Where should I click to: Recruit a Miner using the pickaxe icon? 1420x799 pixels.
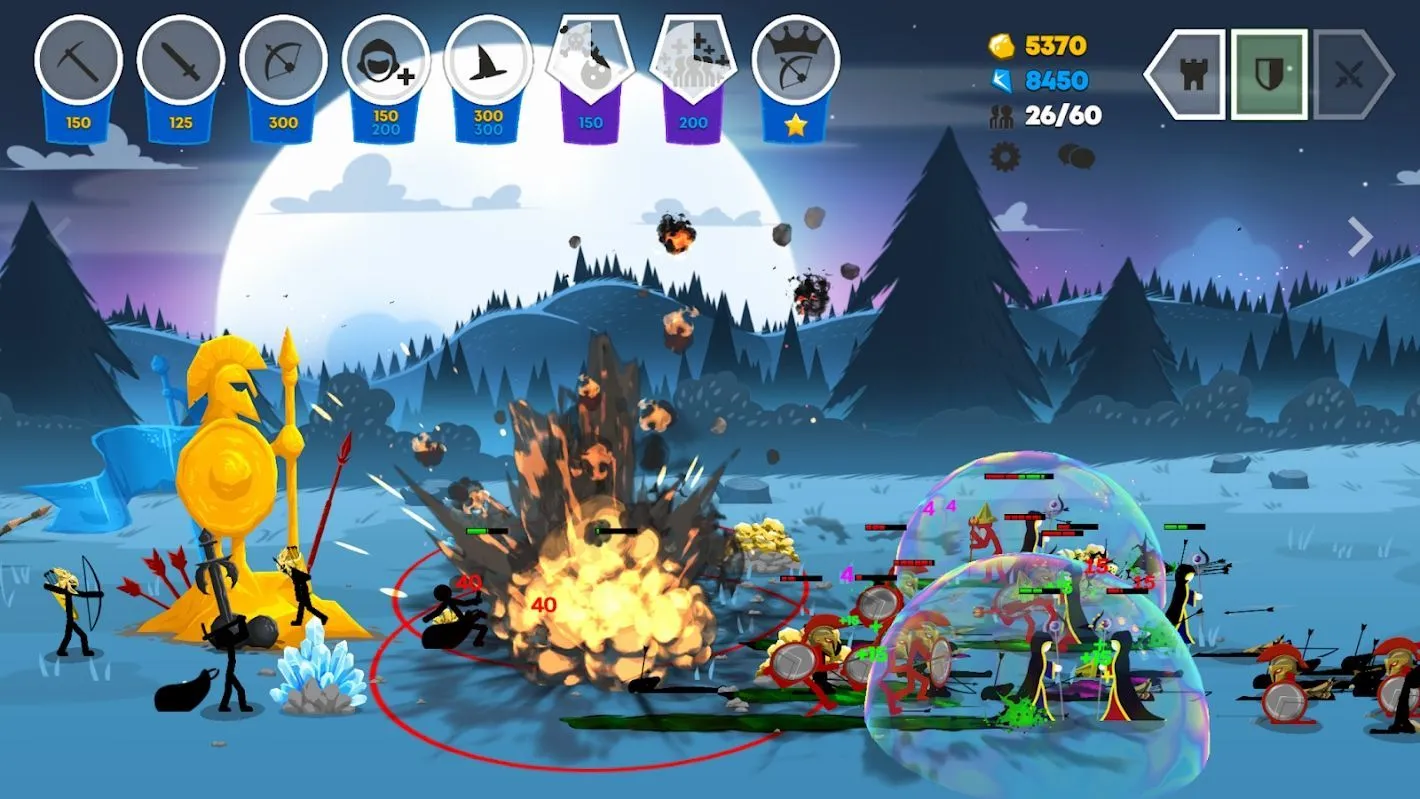(x=79, y=60)
